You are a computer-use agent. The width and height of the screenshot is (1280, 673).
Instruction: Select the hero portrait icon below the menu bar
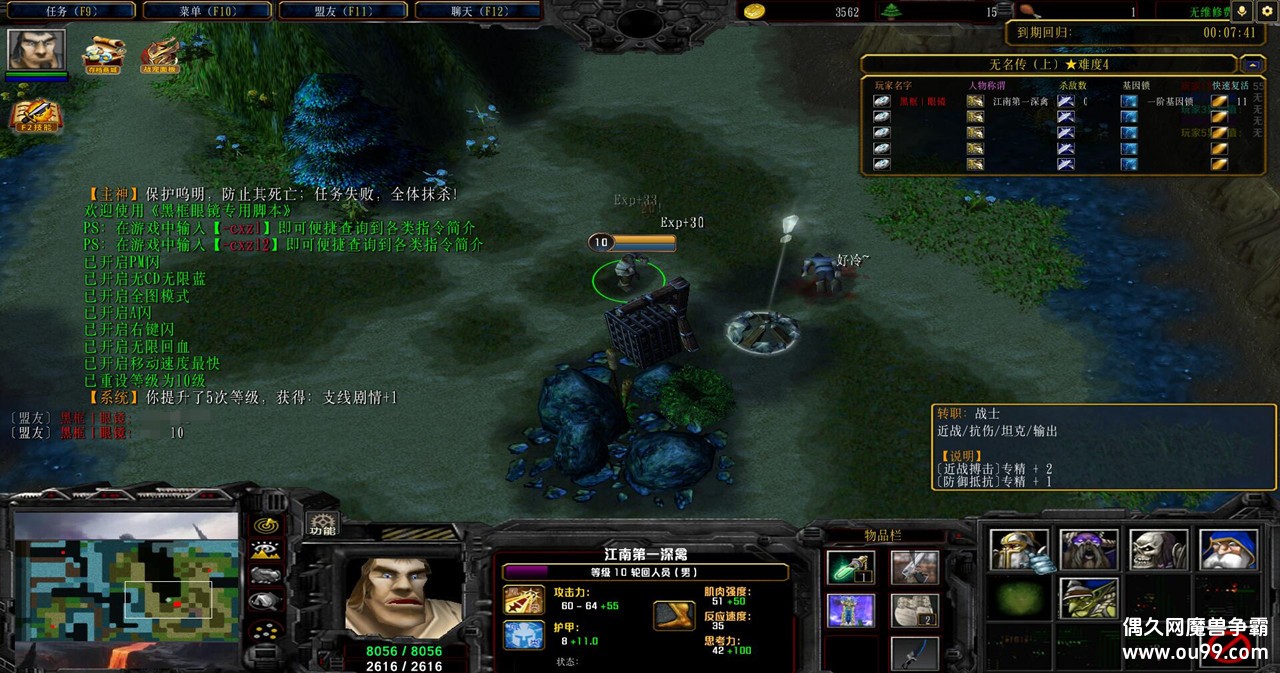point(37,50)
